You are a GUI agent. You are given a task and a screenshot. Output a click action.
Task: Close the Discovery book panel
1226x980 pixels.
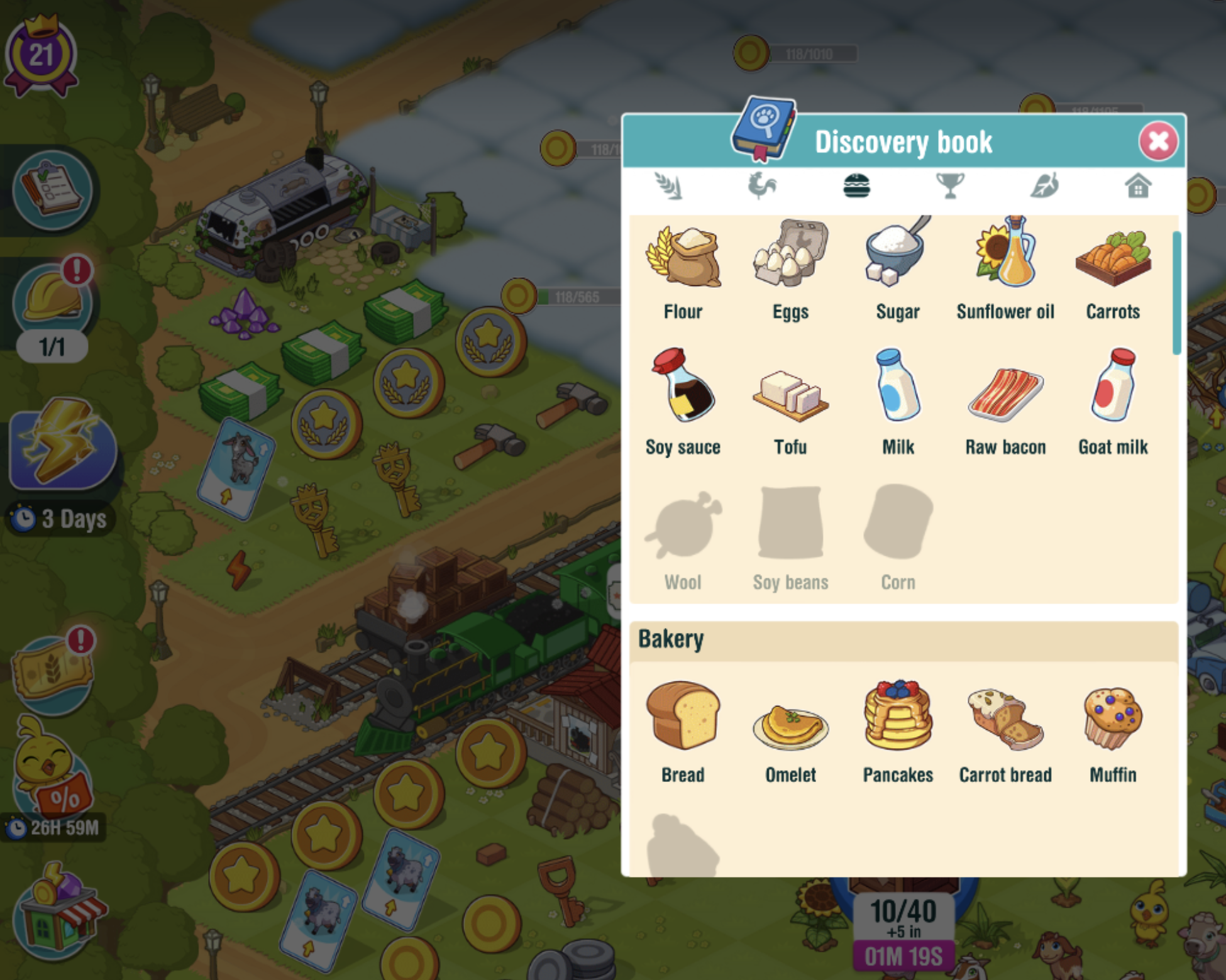(x=1158, y=141)
